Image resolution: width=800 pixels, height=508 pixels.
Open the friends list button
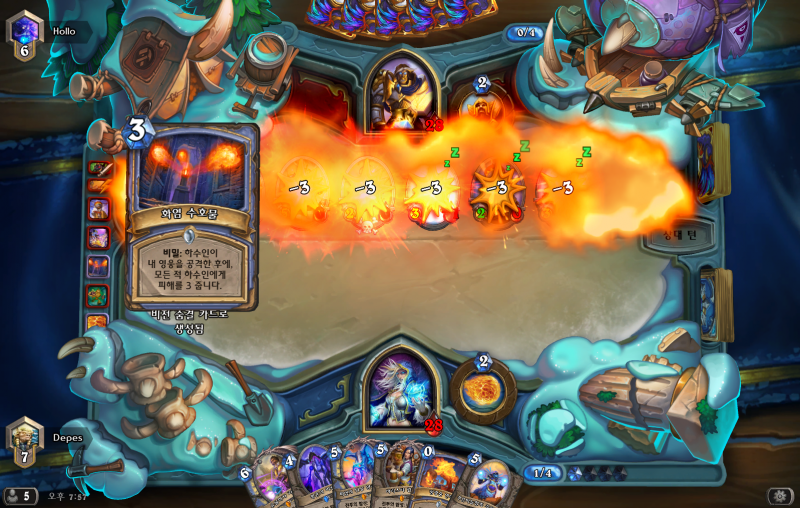coord(20,496)
